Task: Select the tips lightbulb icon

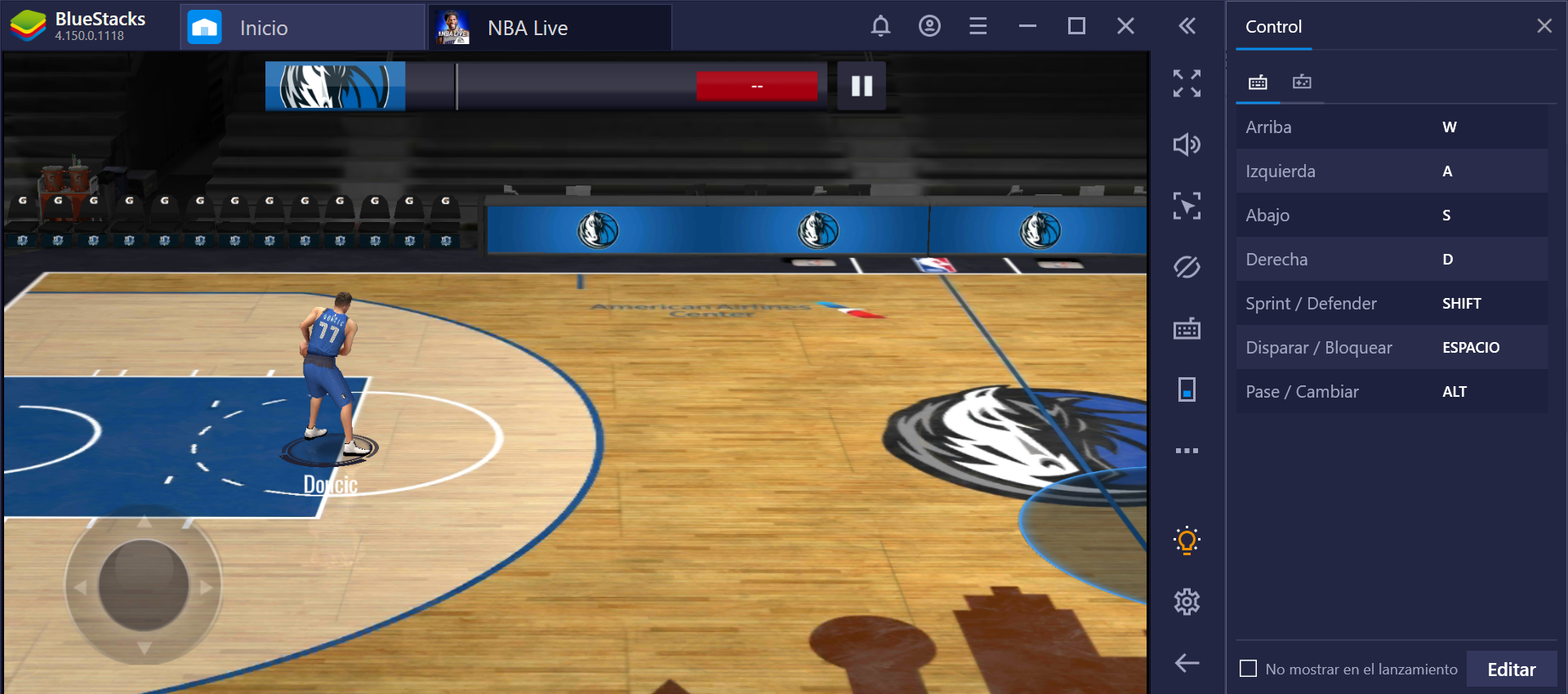Action: tap(1187, 540)
